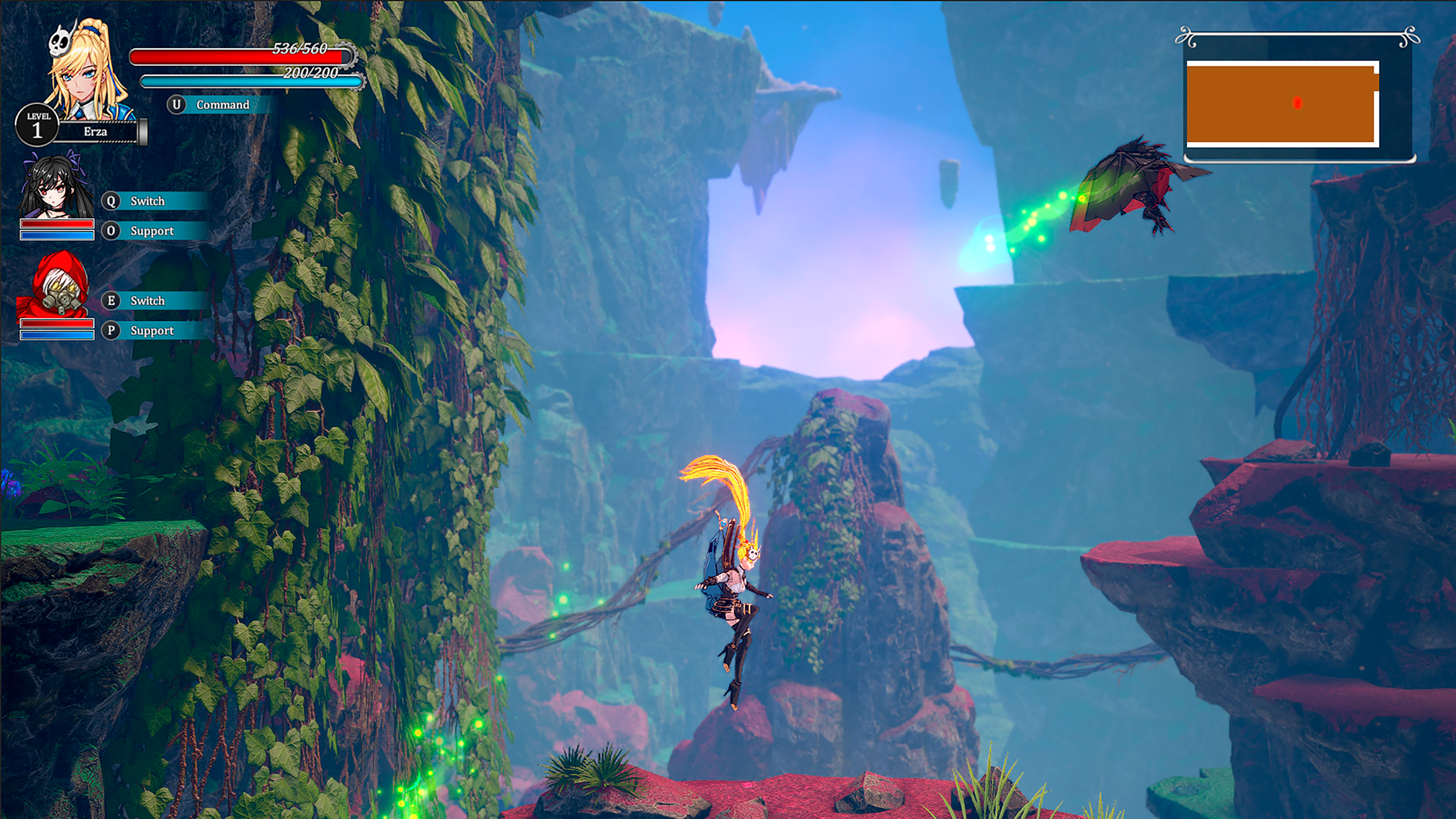
Task: Call Support from the black-haired girl
Action: (x=152, y=230)
